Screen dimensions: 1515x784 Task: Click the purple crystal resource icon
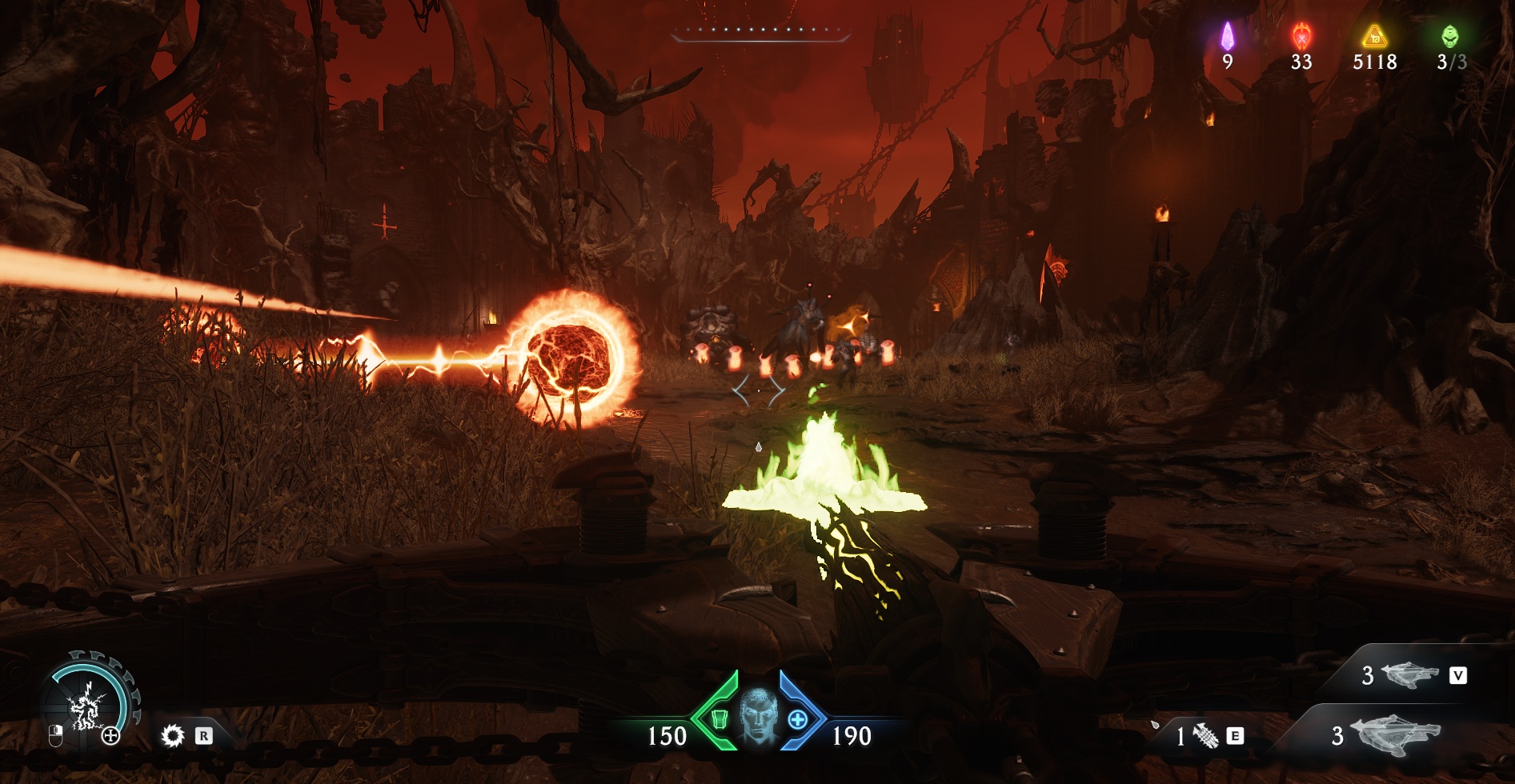[1227, 37]
